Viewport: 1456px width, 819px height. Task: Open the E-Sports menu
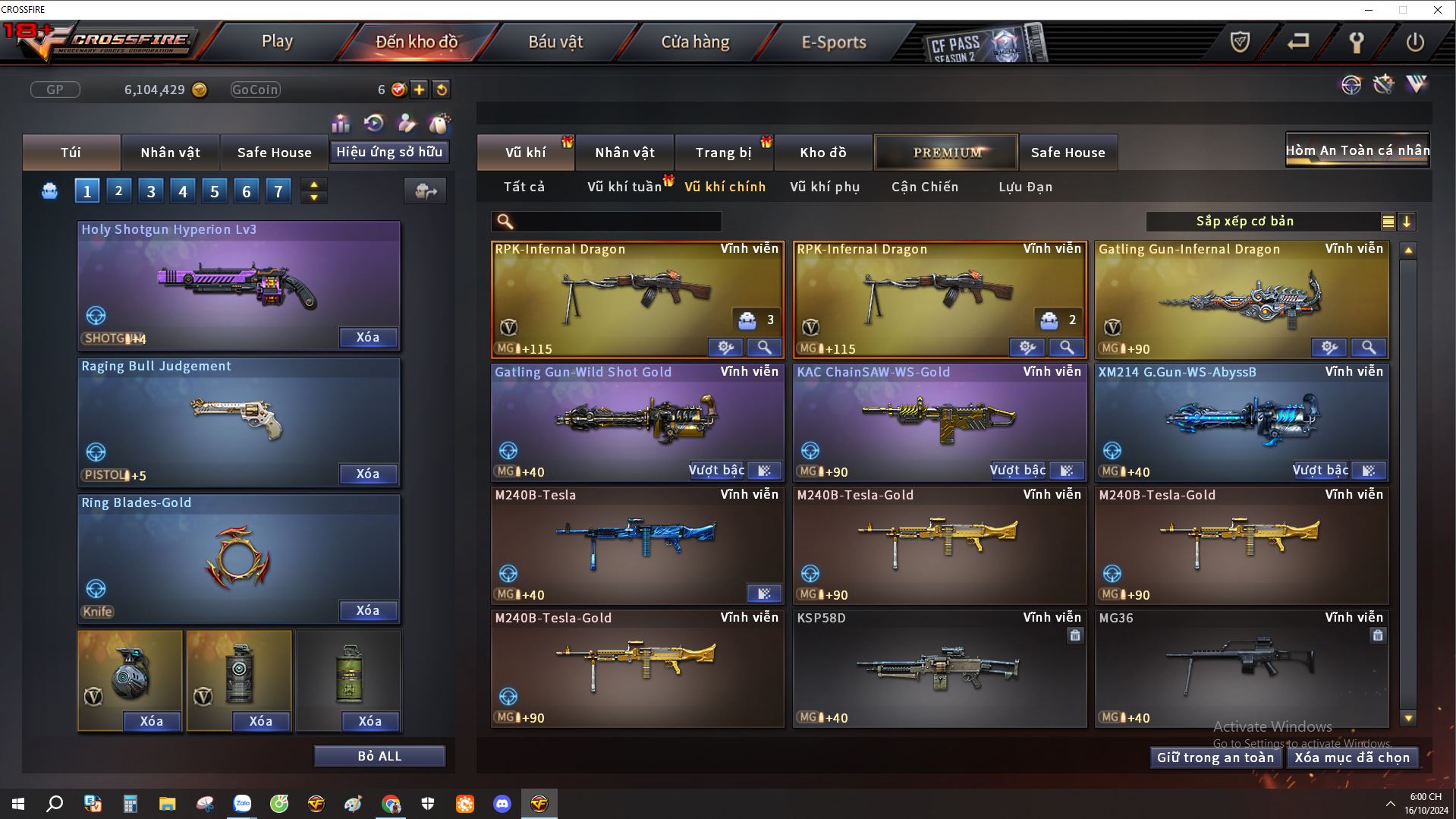[834, 42]
